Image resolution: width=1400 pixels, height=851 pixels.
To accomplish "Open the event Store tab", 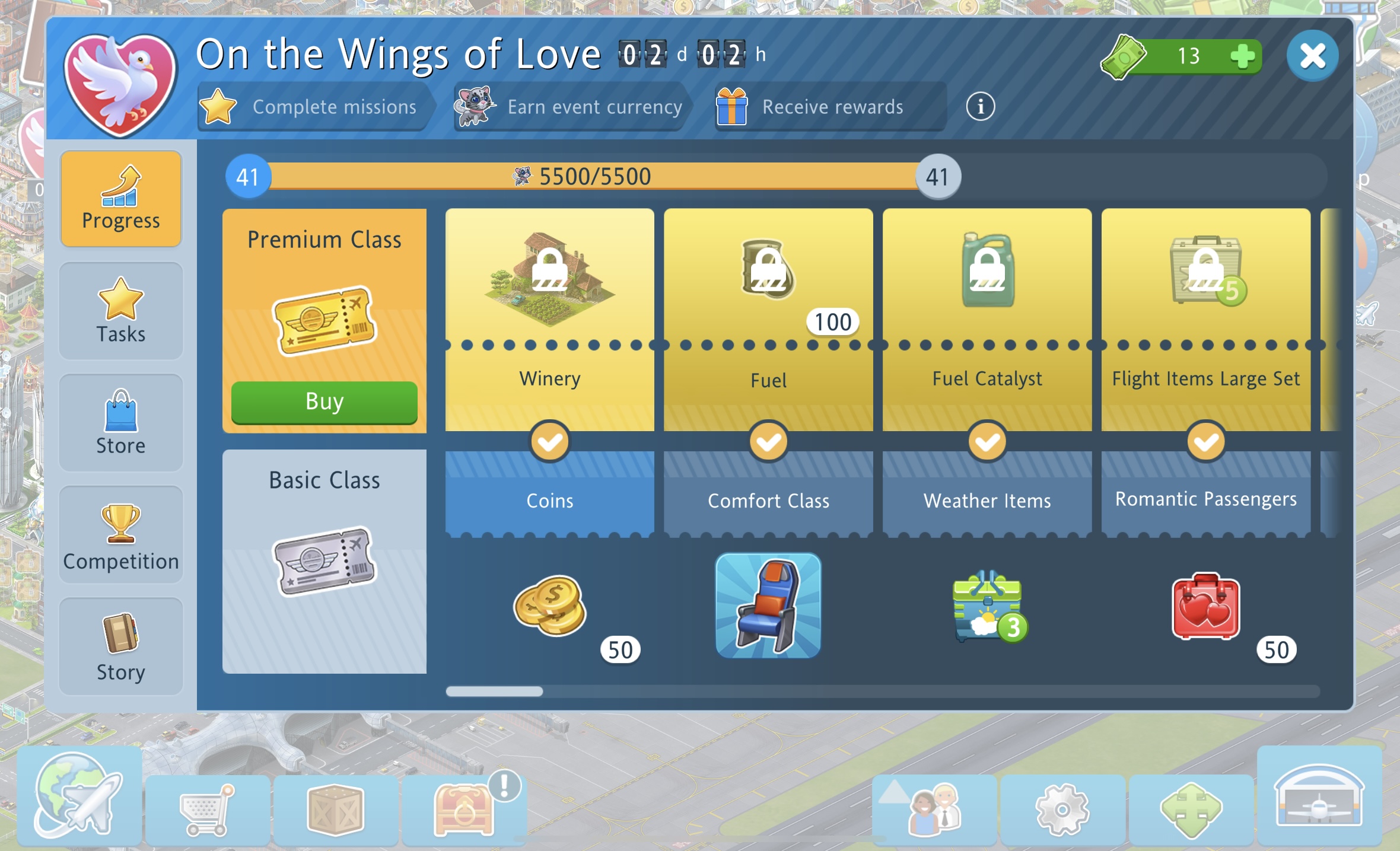I will click(x=121, y=423).
